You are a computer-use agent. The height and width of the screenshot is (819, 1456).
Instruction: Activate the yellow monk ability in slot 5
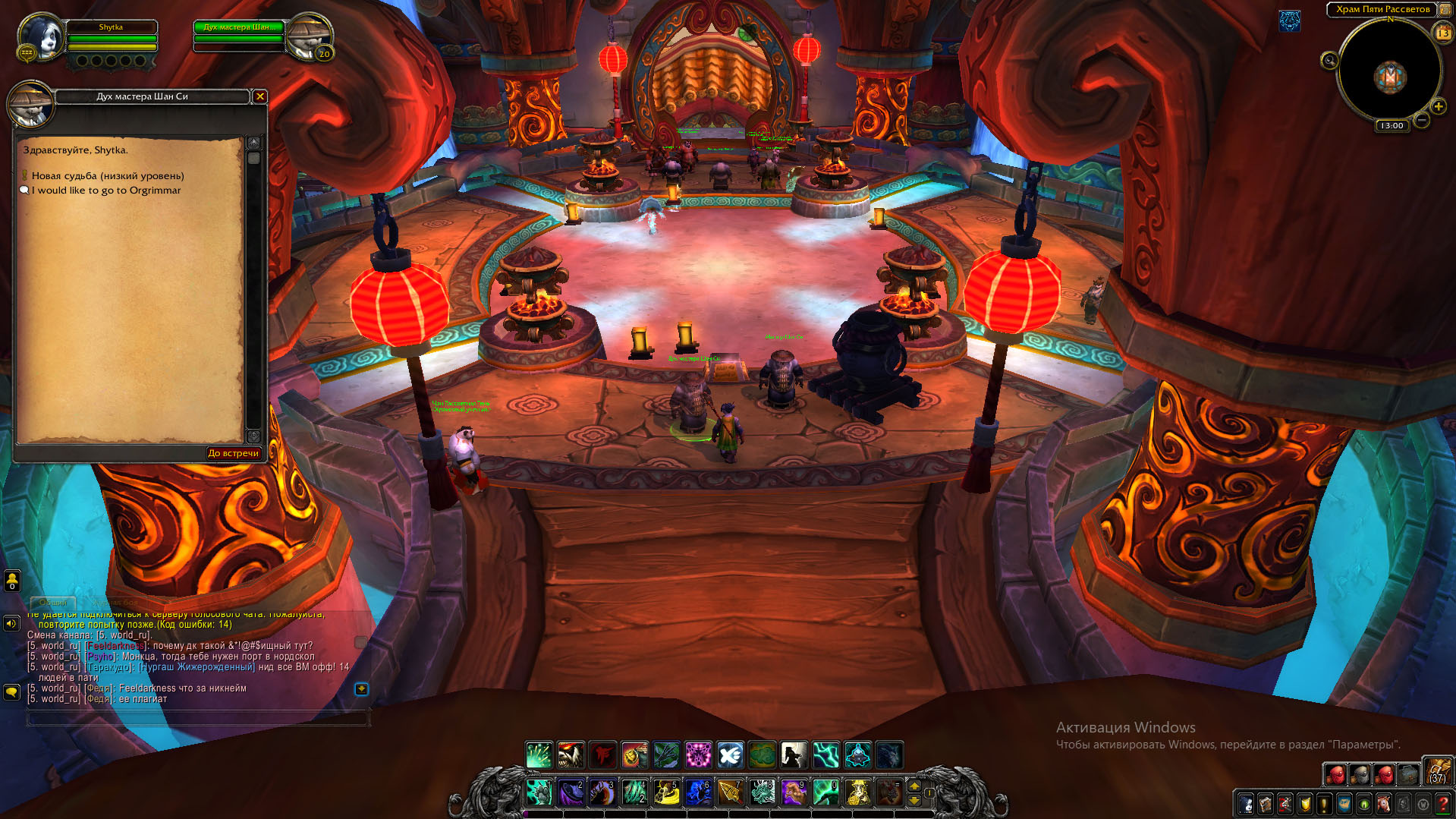click(x=667, y=792)
